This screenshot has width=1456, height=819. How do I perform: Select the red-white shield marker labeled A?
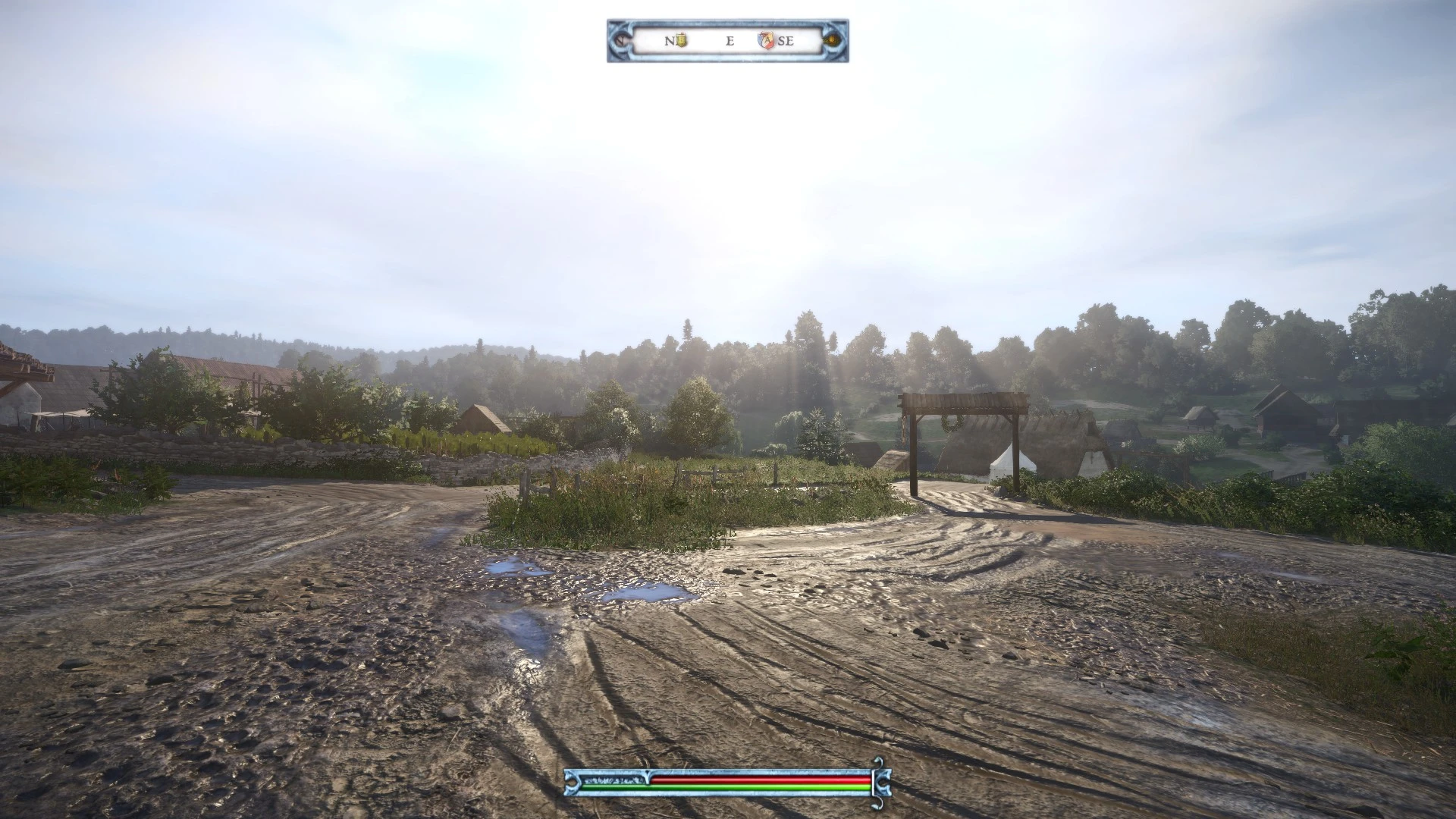[x=766, y=40]
